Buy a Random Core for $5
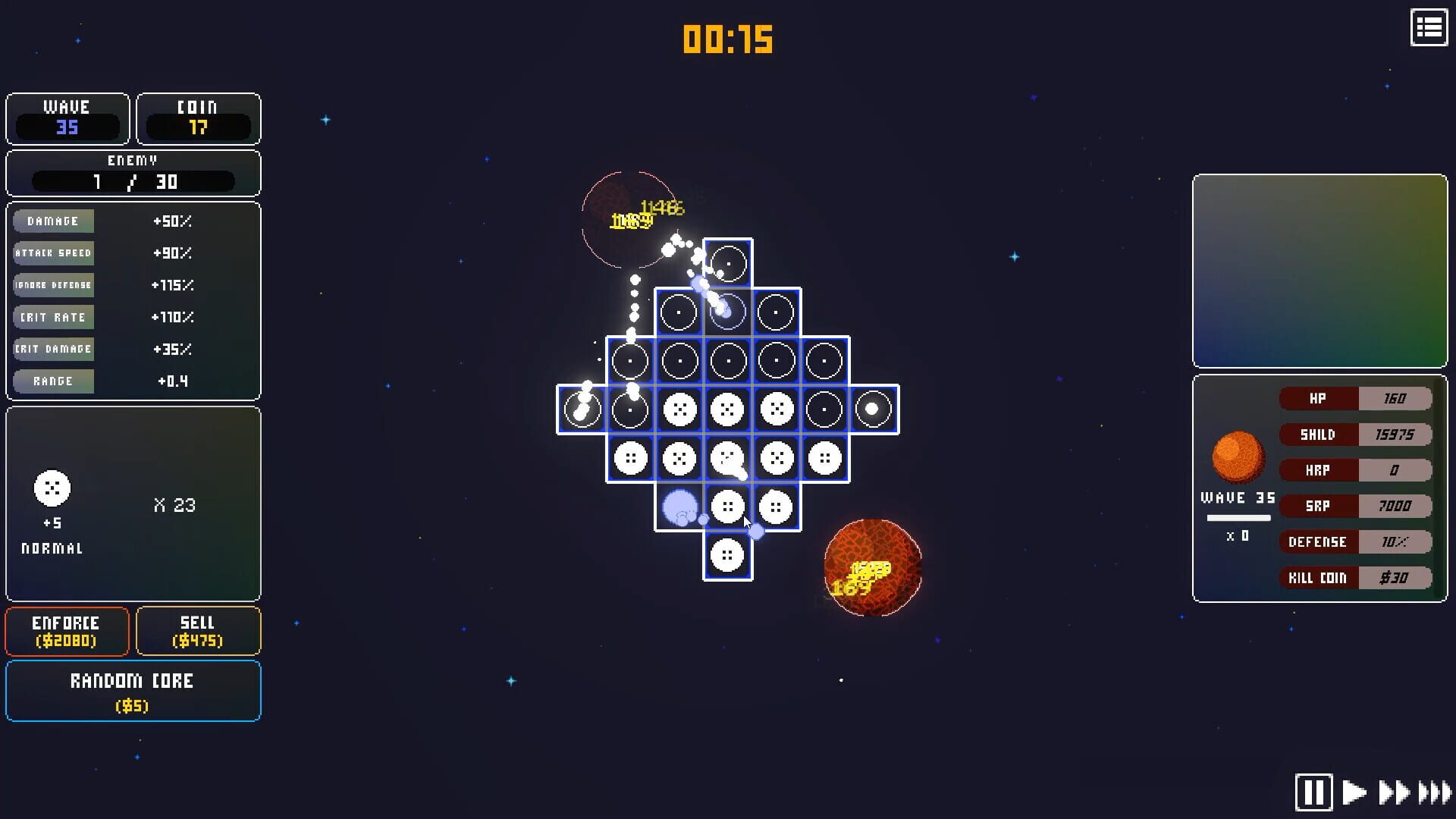This screenshot has width=1456, height=819. (133, 691)
